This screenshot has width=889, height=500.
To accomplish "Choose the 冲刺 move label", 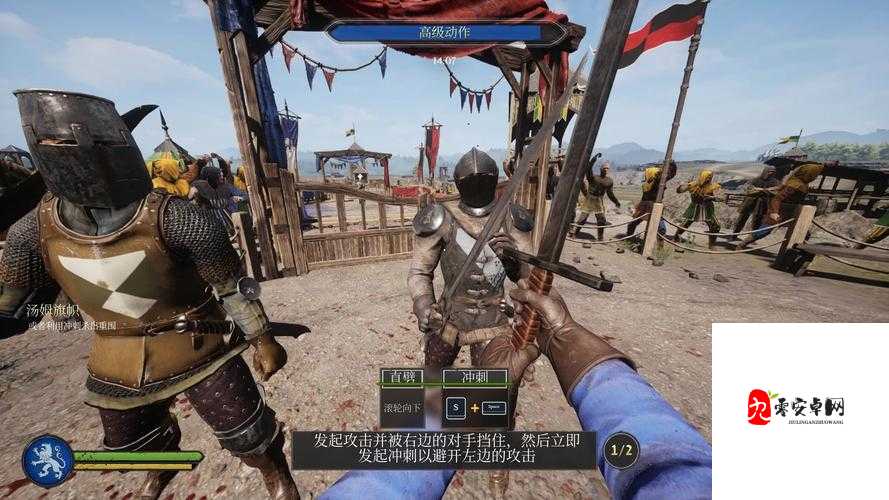I will [473, 377].
